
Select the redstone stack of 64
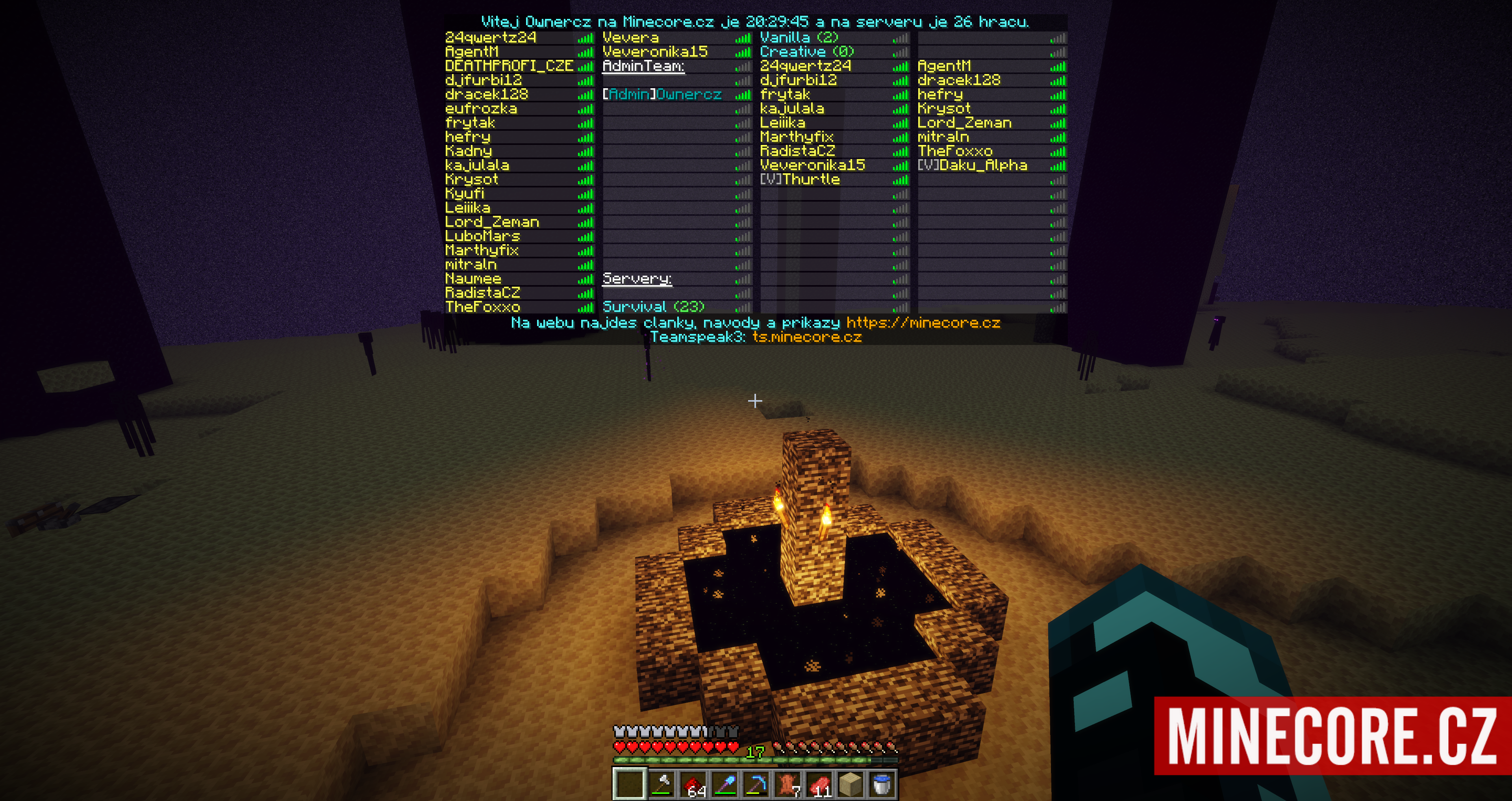click(693, 784)
